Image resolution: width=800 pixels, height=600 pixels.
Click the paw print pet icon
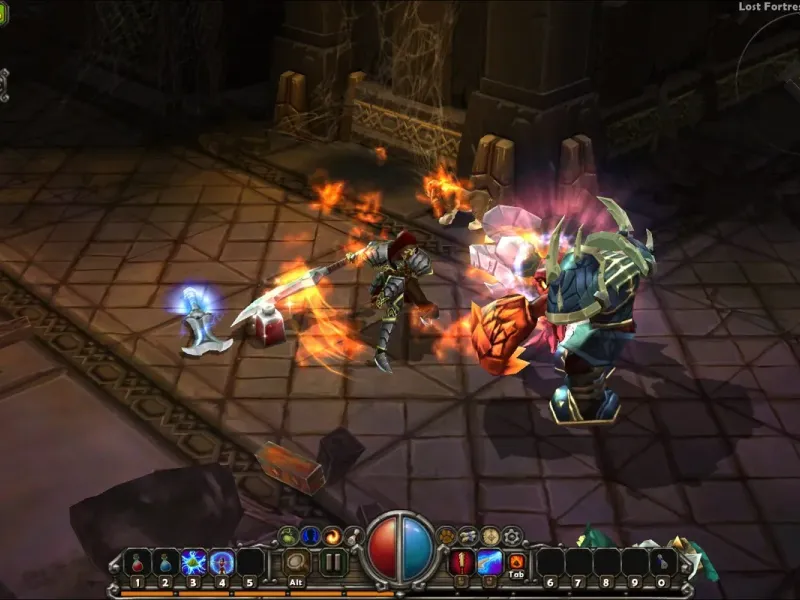pos(447,536)
